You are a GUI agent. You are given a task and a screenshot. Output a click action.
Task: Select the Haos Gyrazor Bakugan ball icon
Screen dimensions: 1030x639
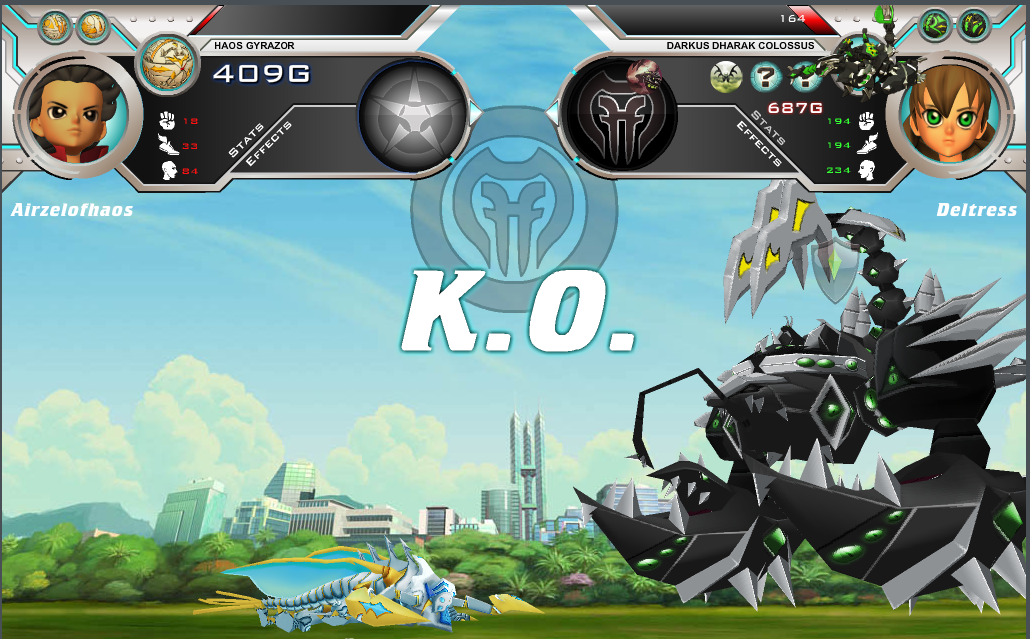click(x=167, y=64)
